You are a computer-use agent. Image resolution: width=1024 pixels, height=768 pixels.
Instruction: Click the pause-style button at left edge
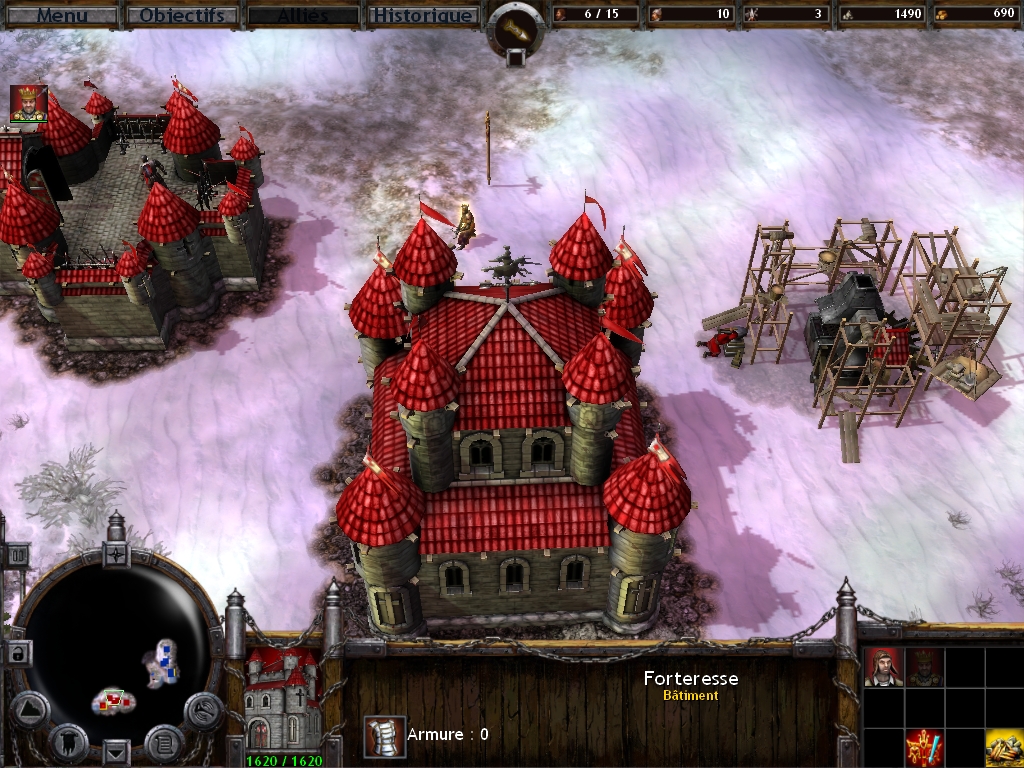(17, 554)
